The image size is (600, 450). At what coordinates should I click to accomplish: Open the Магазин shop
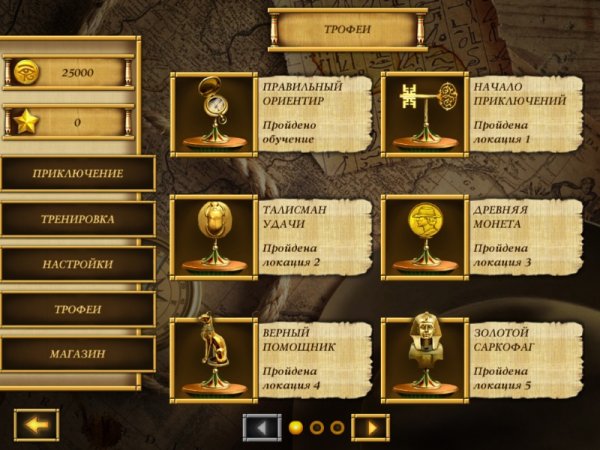pyautogui.click(x=78, y=354)
